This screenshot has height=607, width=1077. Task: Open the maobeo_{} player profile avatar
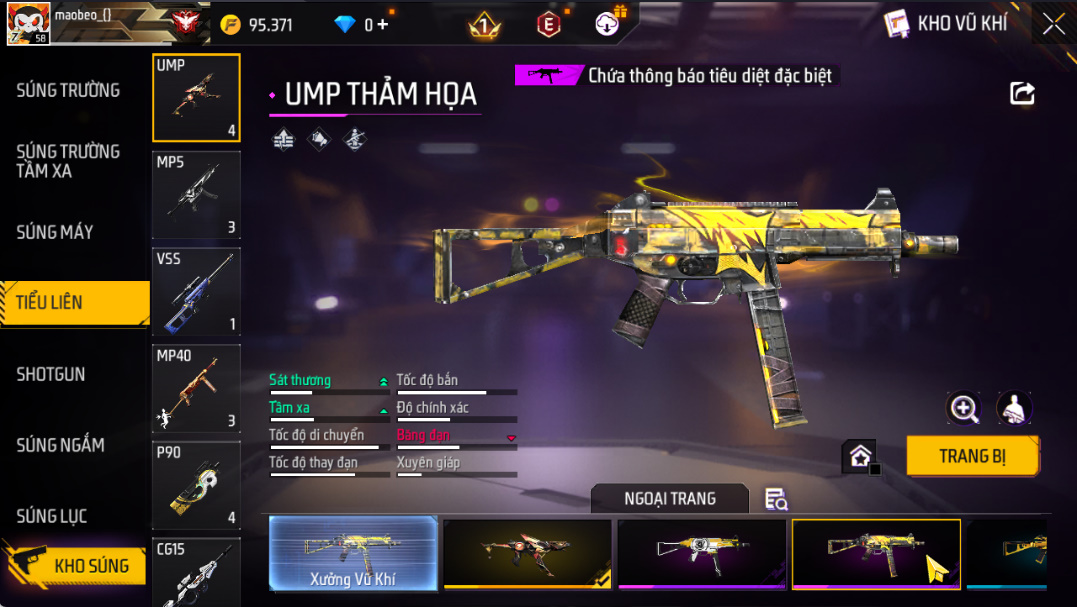point(27,23)
